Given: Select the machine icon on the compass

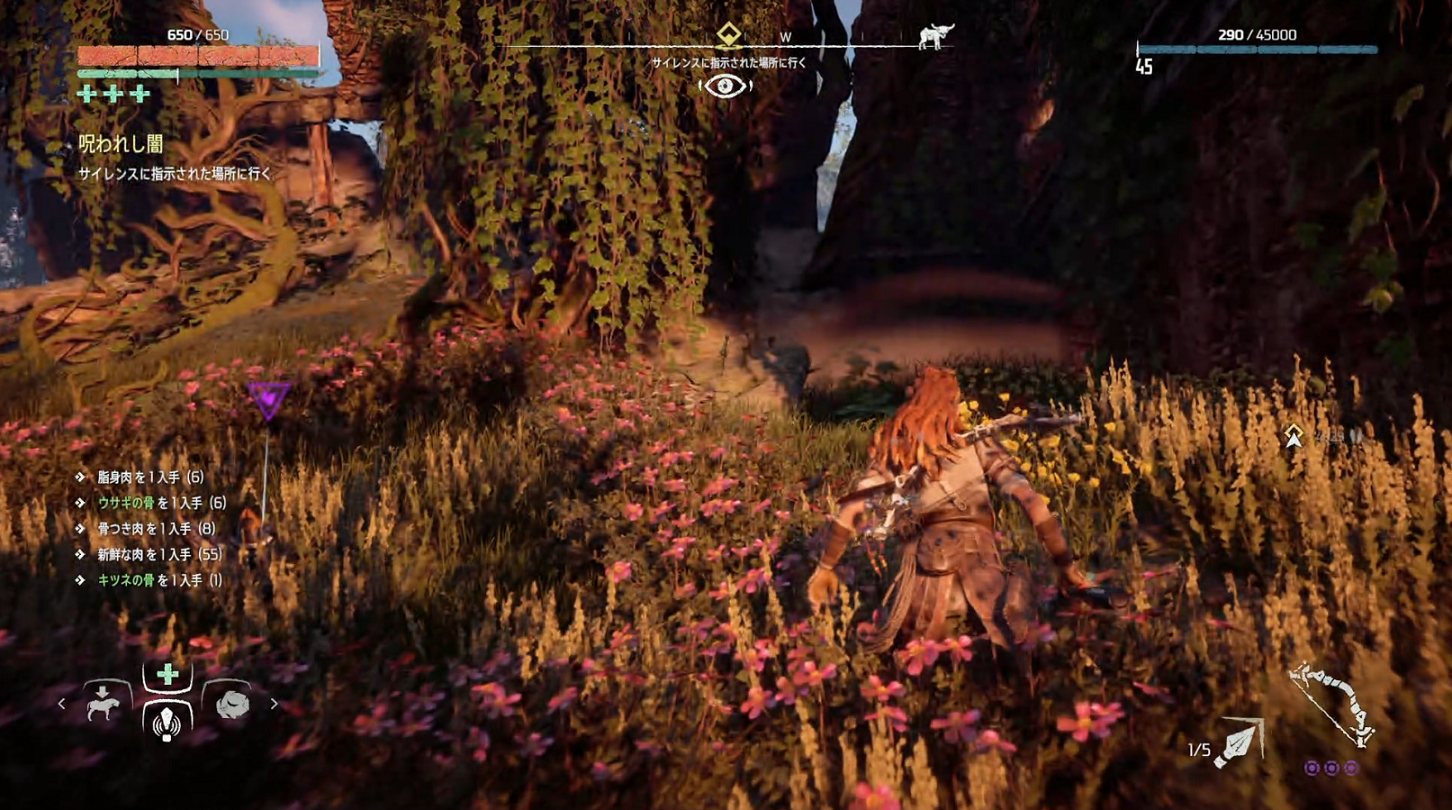Looking at the screenshot, I should (936, 37).
